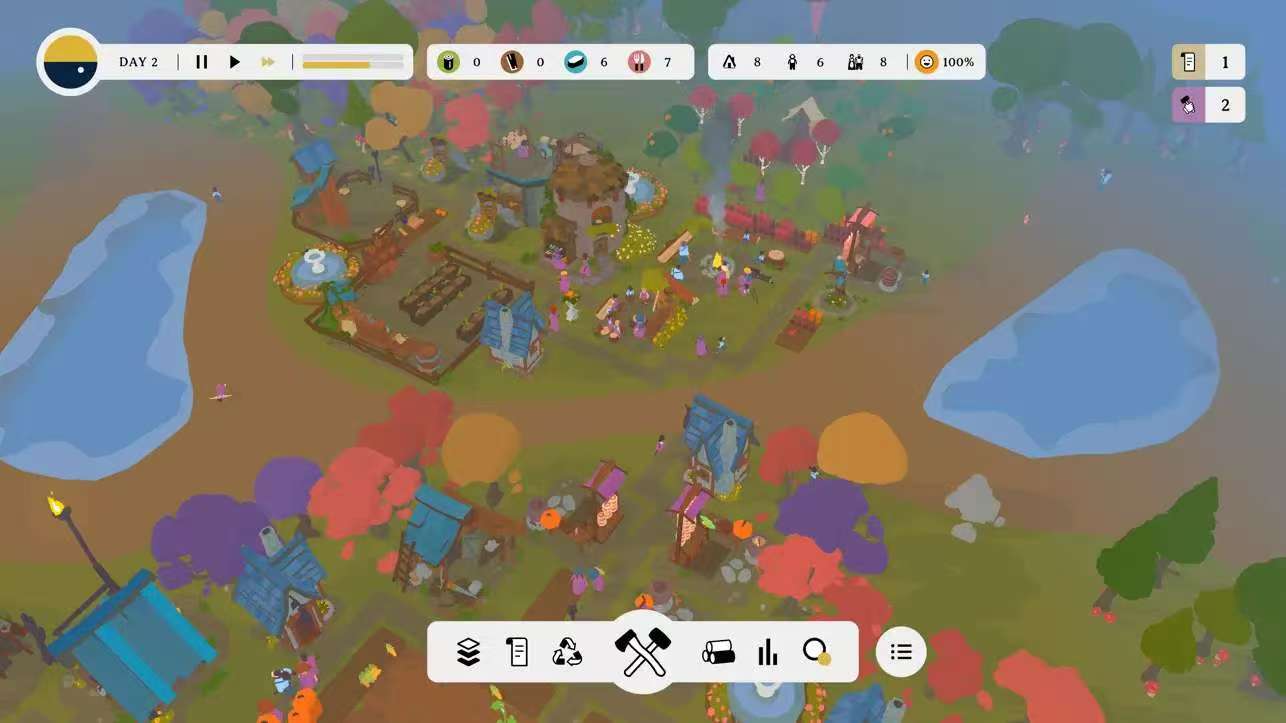
Task: Resume normal speed with the play button
Action: 235,62
